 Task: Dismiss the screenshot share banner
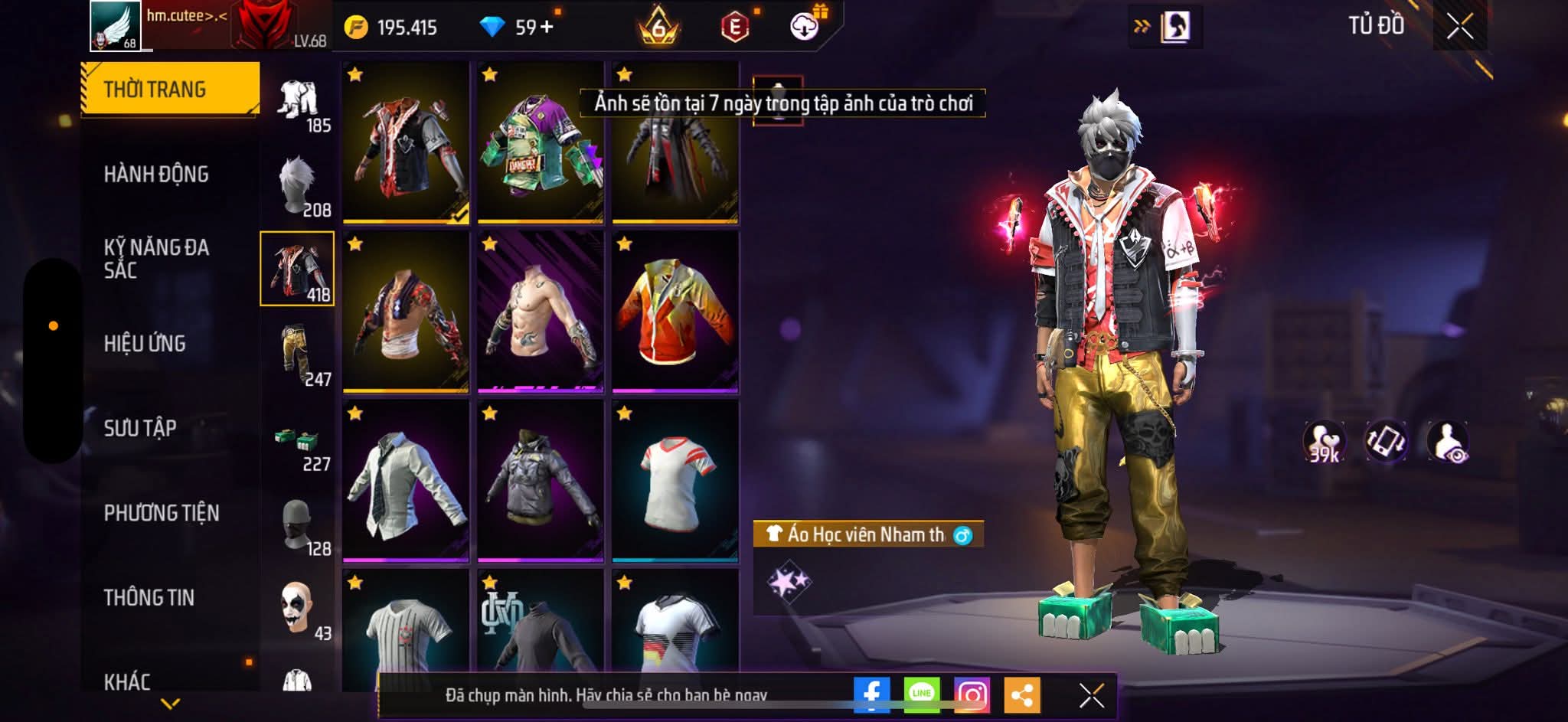[x=1091, y=695]
